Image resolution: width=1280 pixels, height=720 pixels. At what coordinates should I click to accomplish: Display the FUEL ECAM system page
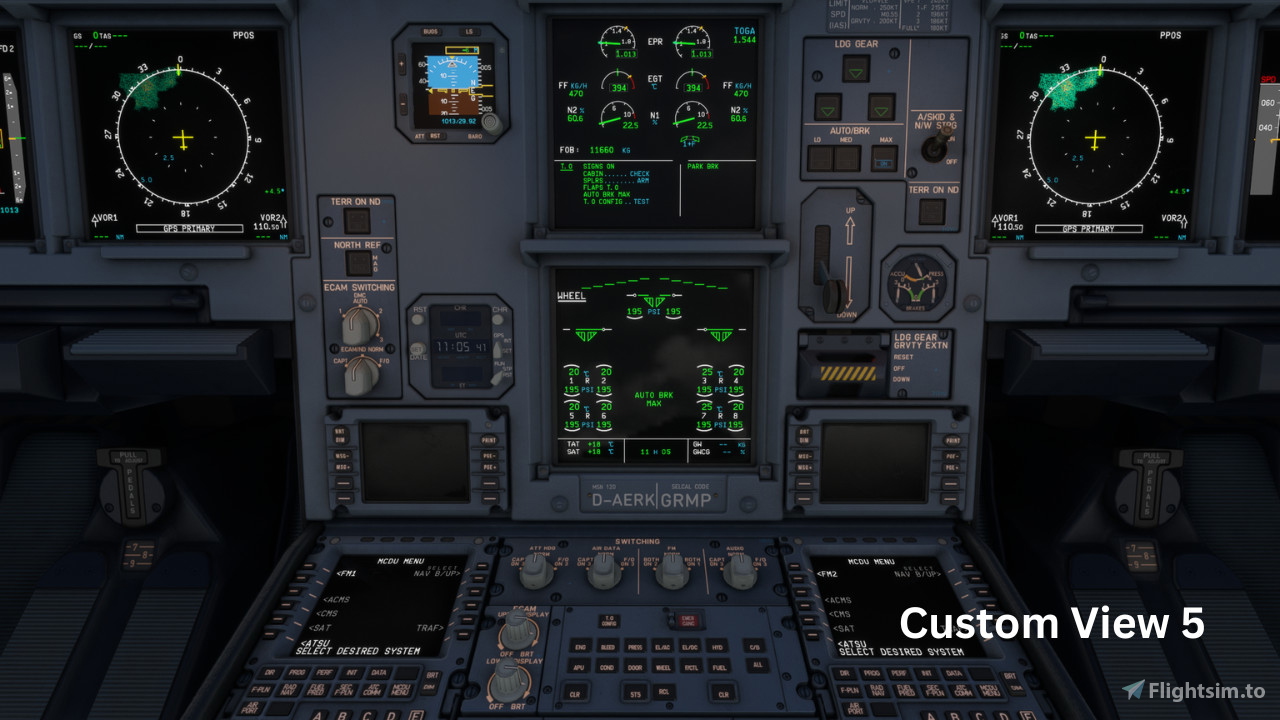click(718, 667)
